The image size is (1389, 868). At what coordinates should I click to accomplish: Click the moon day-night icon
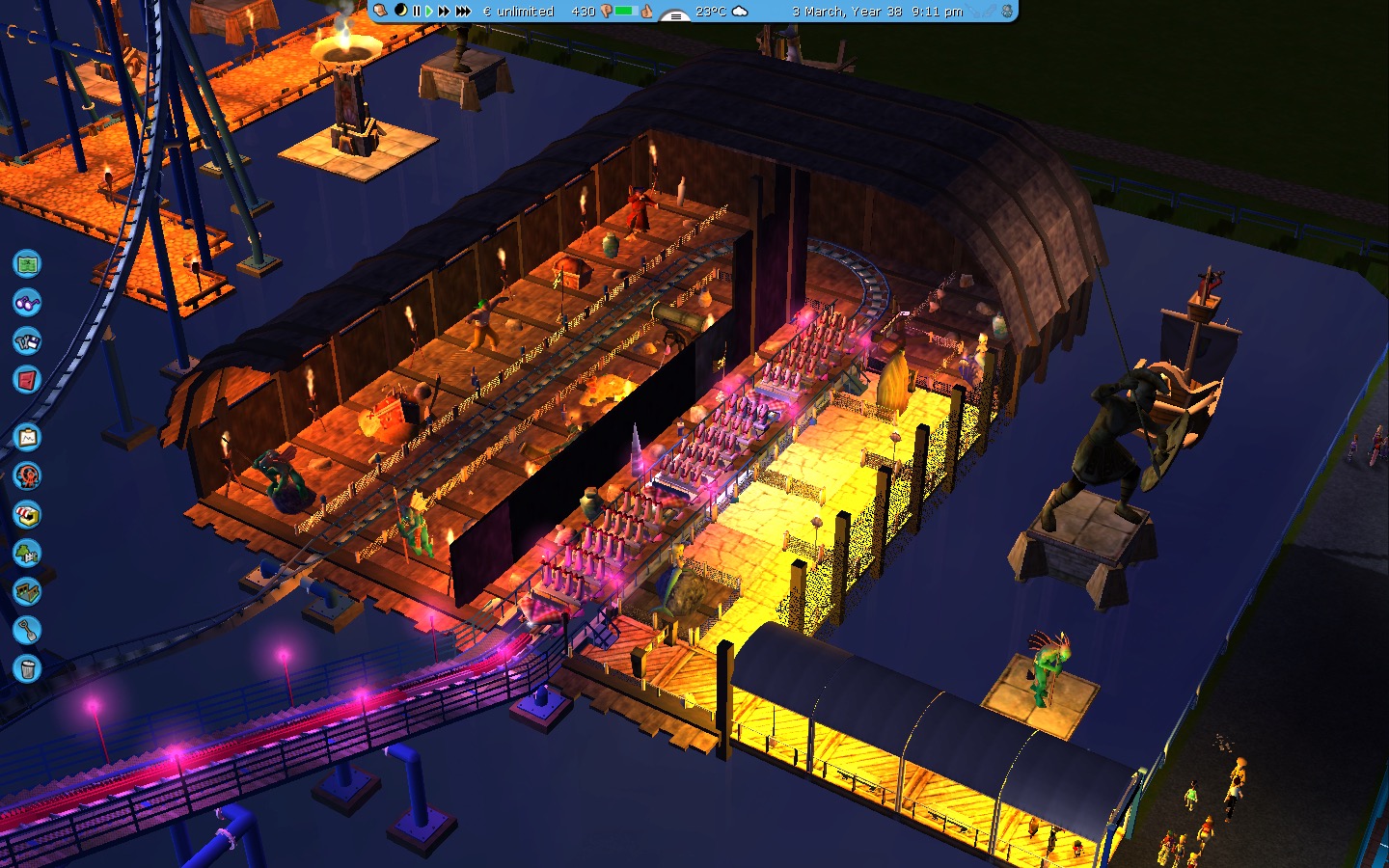[400, 11]
